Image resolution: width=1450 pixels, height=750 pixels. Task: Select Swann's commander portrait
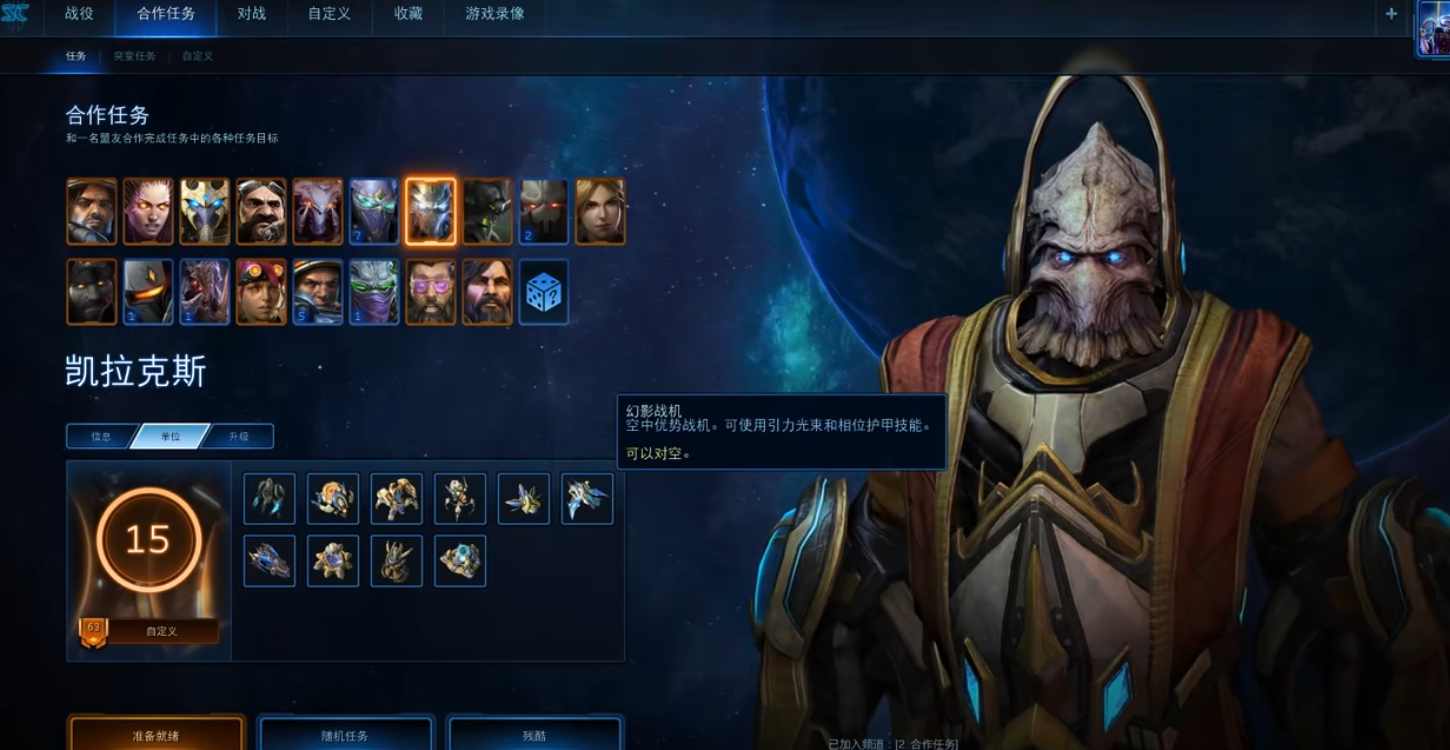[x=262, y=210]
